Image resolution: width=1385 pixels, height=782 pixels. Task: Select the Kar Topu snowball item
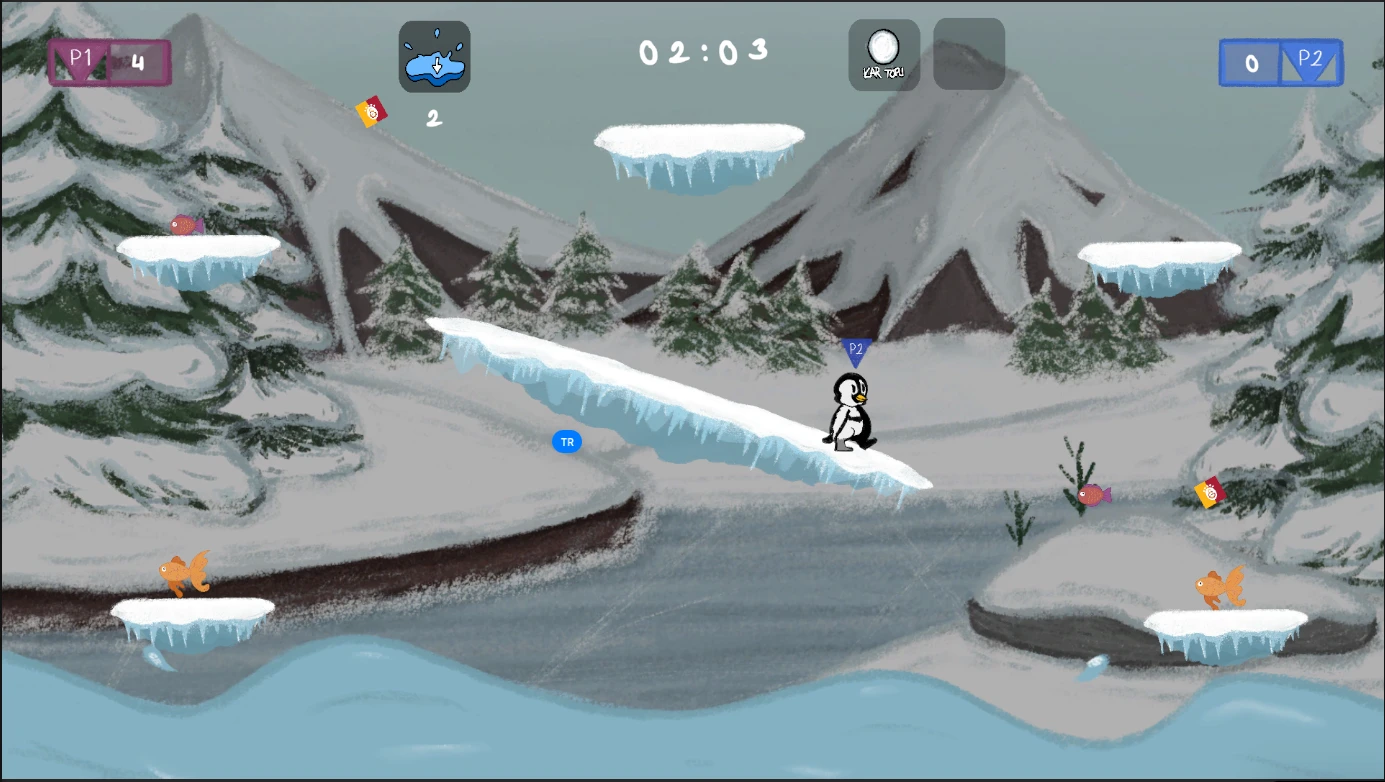pyautogui.click(x=884, y=55)
